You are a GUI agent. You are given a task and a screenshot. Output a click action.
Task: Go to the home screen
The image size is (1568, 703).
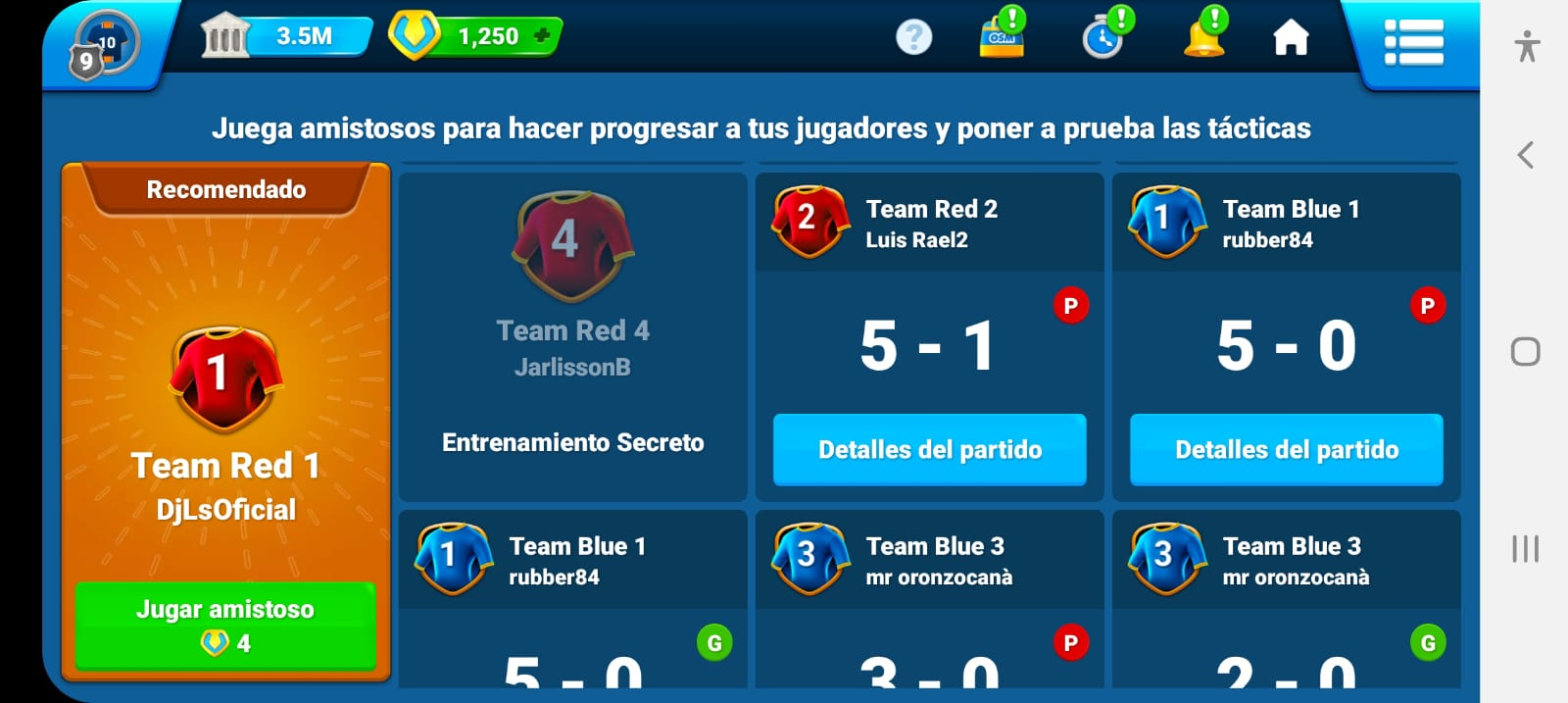(1291, 38)
